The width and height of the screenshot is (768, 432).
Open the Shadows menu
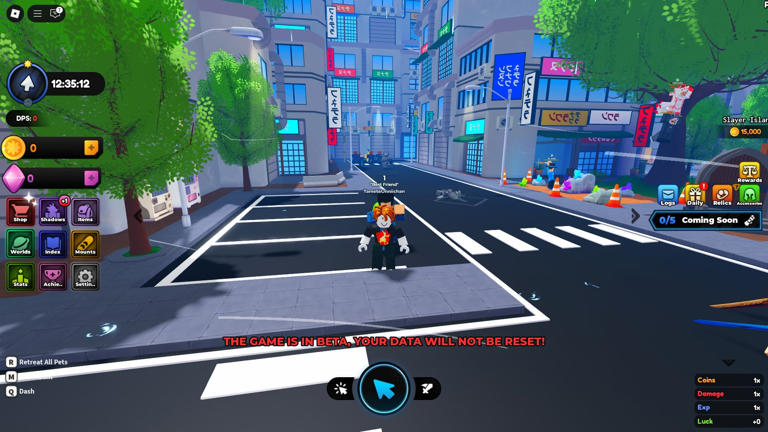pyautogui.click(x=52, y=211)
